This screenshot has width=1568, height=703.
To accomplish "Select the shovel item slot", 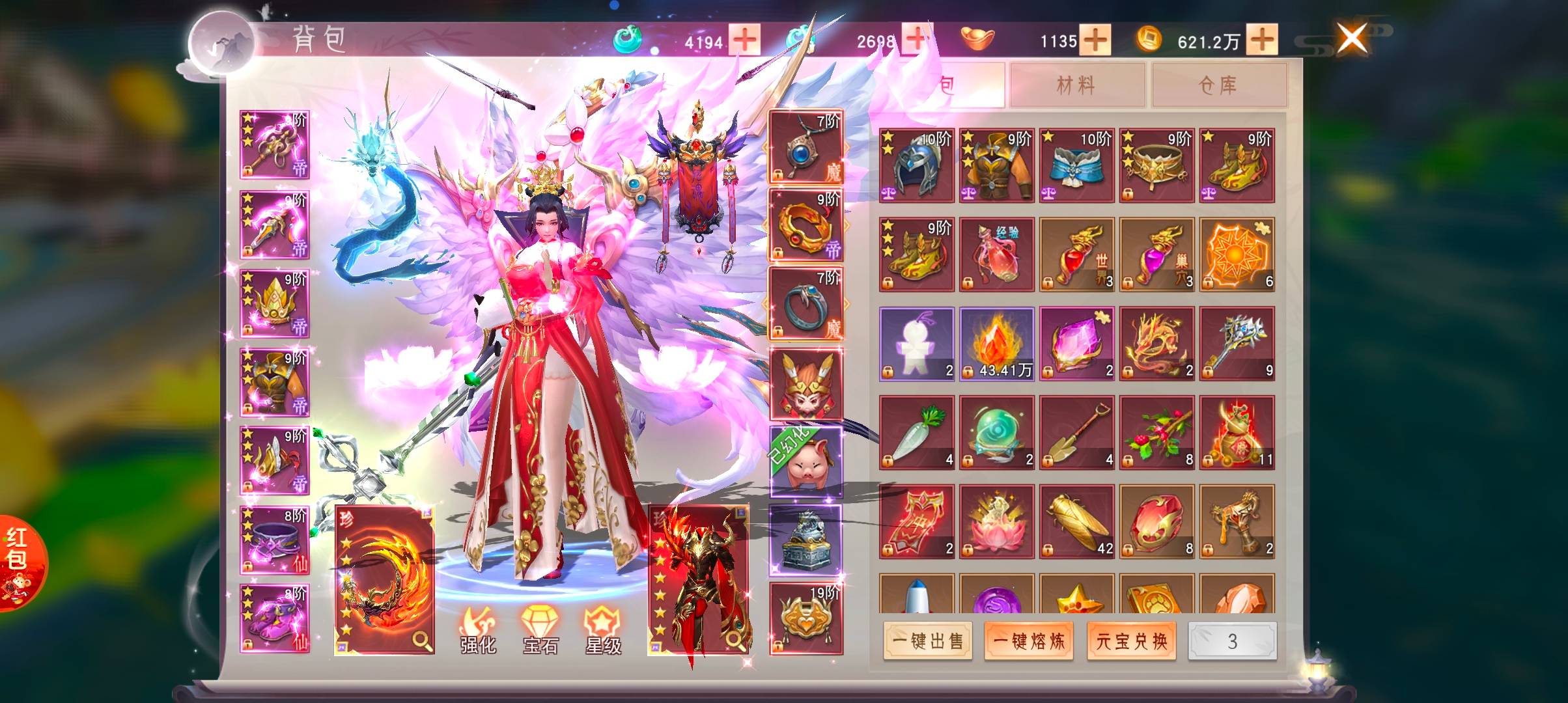I will coord(1076,432).
